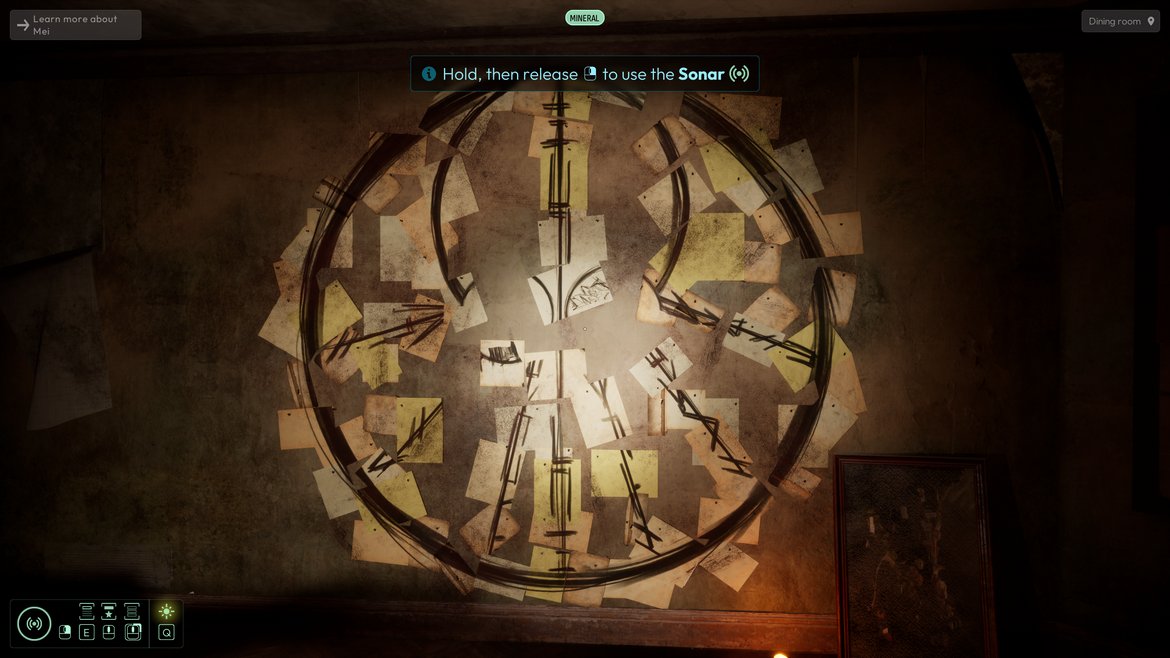Open the 'Learn more about Mei' objective
This screenshot has width=1170, height=658.
75,25
